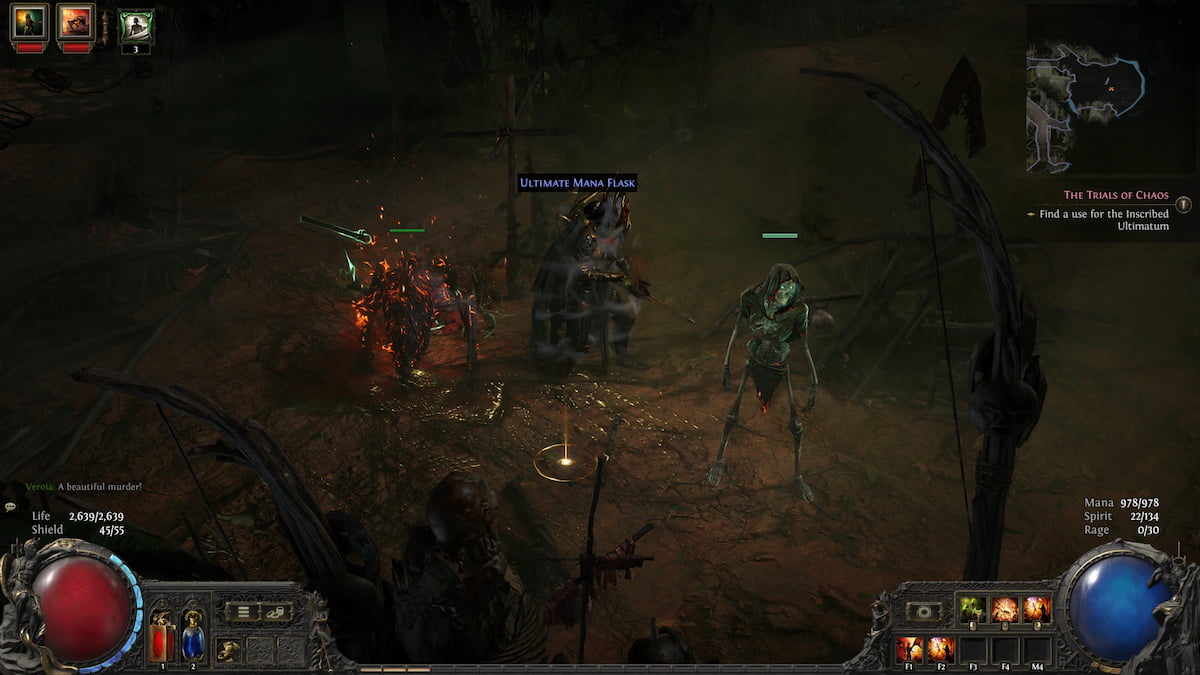Screen dimensions: 1200x675
Task: Open The Trials of Chaos quest tracker
Action: point(1116,196)
